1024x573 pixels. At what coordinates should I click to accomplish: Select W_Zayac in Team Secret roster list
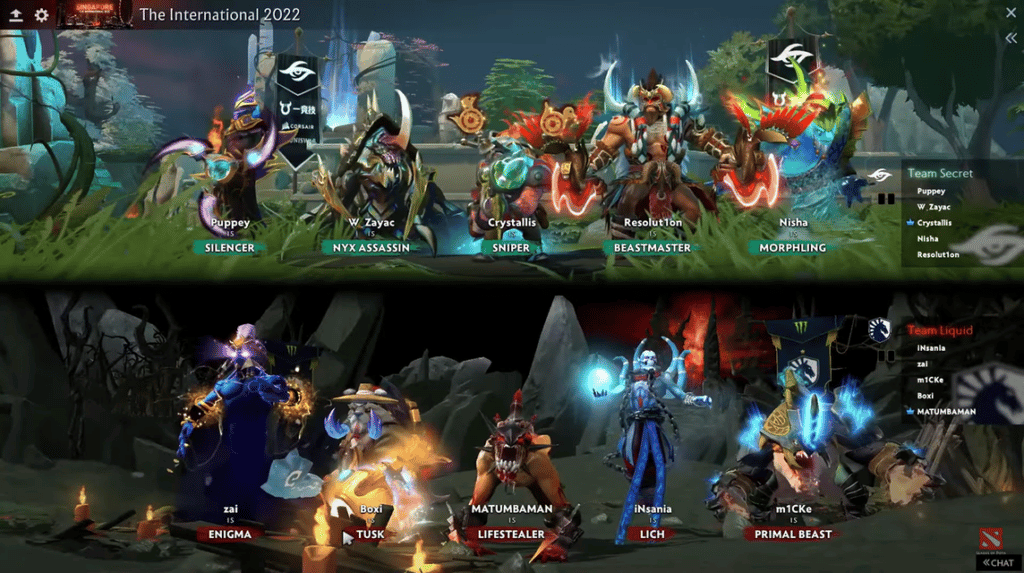tap(934, 206)
